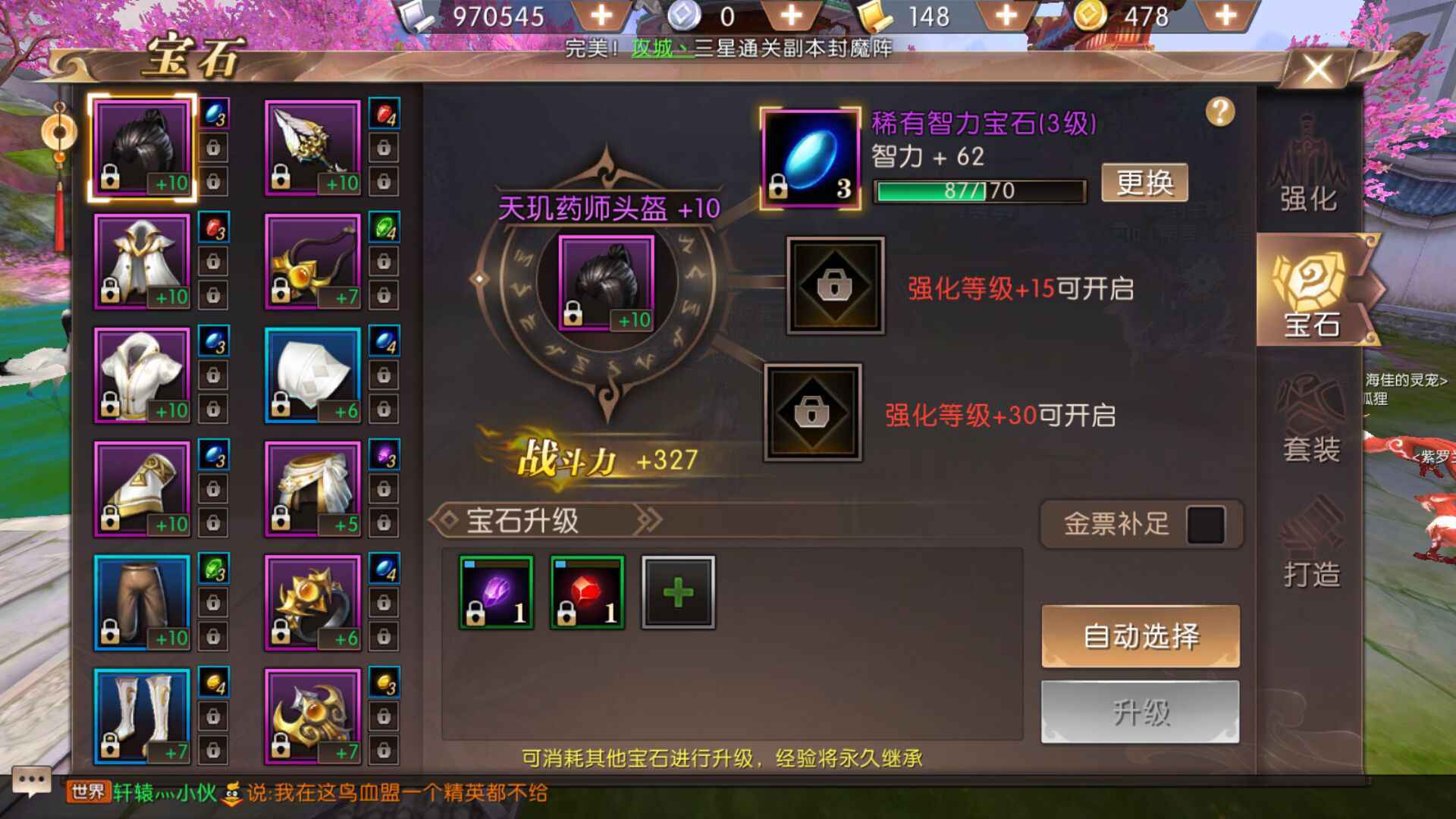Select the red gem upgrade material

(586, 591)
